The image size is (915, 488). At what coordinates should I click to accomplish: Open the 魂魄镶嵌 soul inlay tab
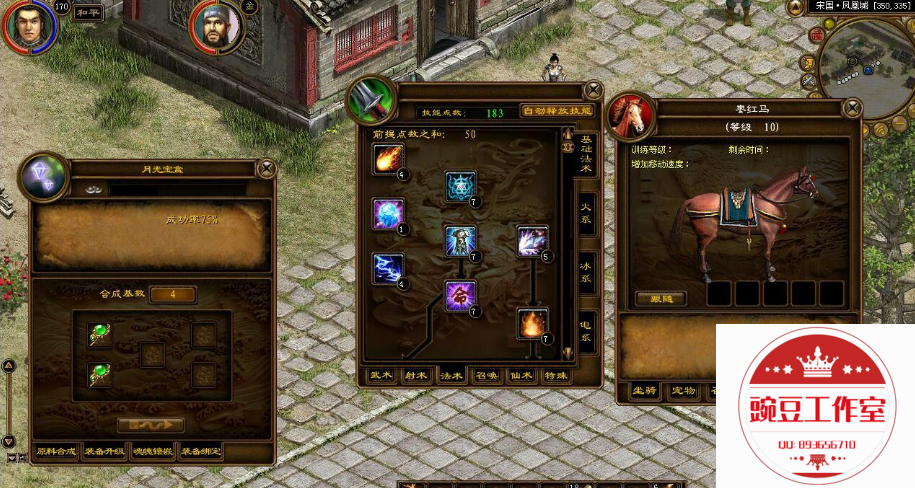pyautogui.click(x=153, y=452)
